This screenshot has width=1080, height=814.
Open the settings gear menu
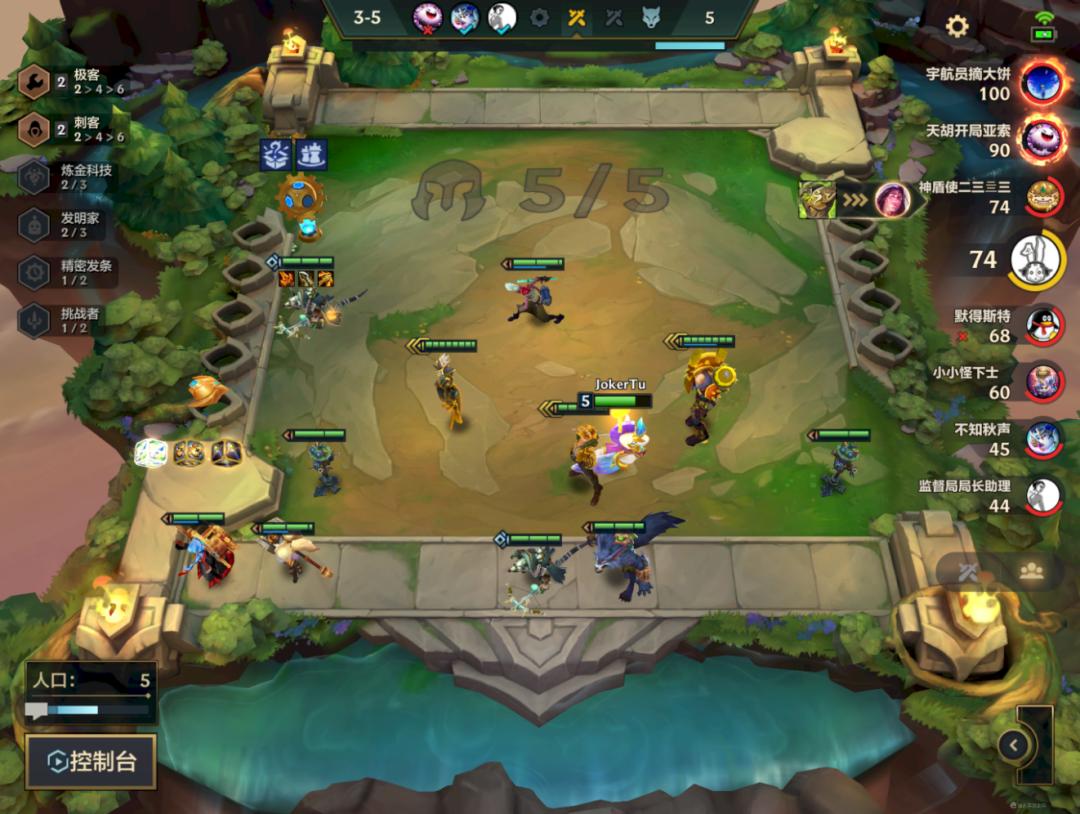point(957,26)
